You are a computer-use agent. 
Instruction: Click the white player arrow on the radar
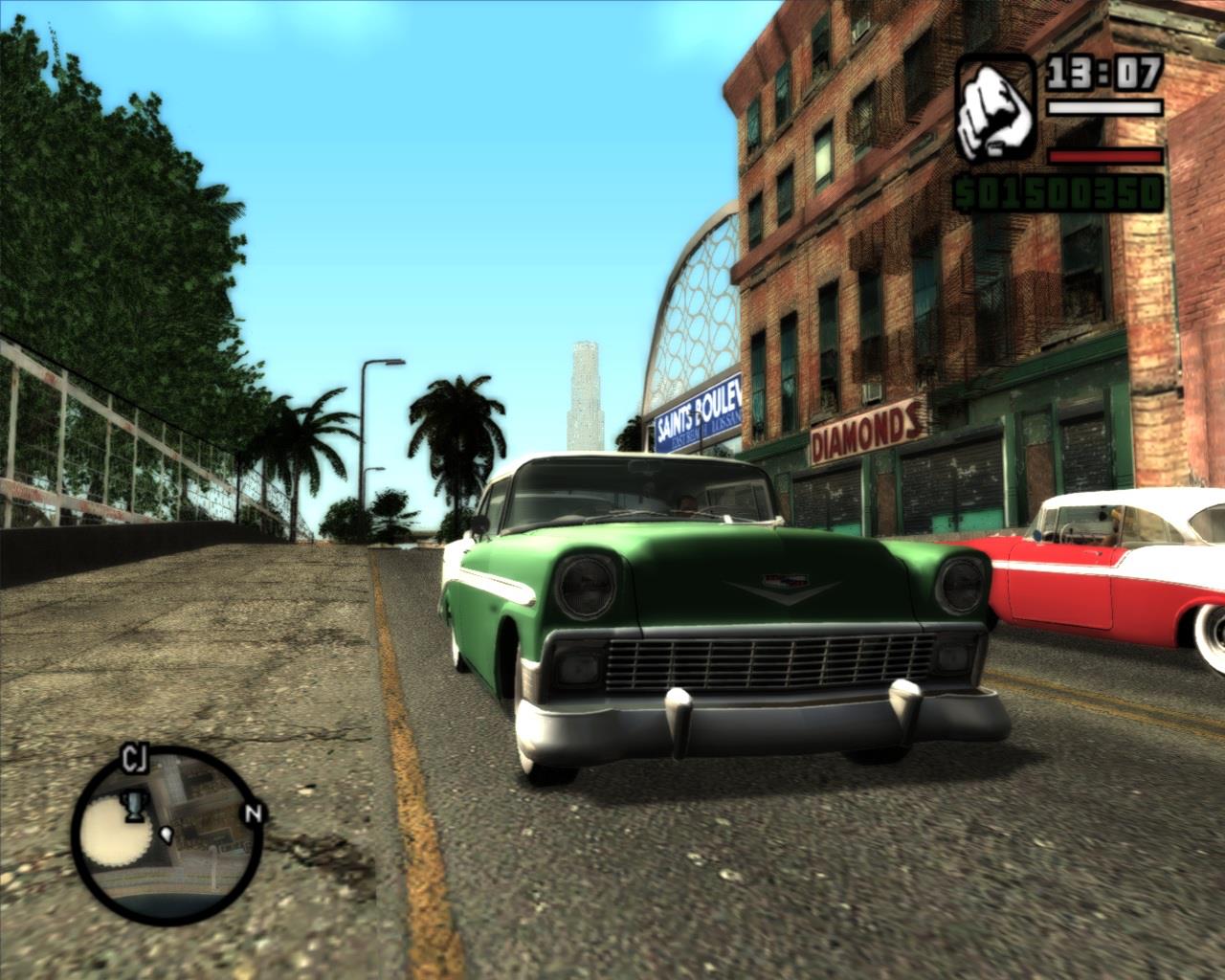[168, 835]
